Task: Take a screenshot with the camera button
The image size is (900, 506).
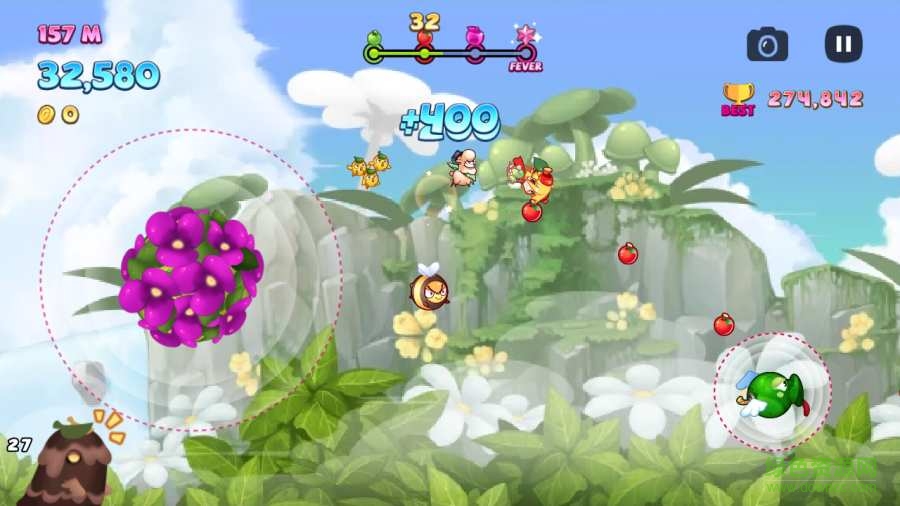Action: point(767,44)
